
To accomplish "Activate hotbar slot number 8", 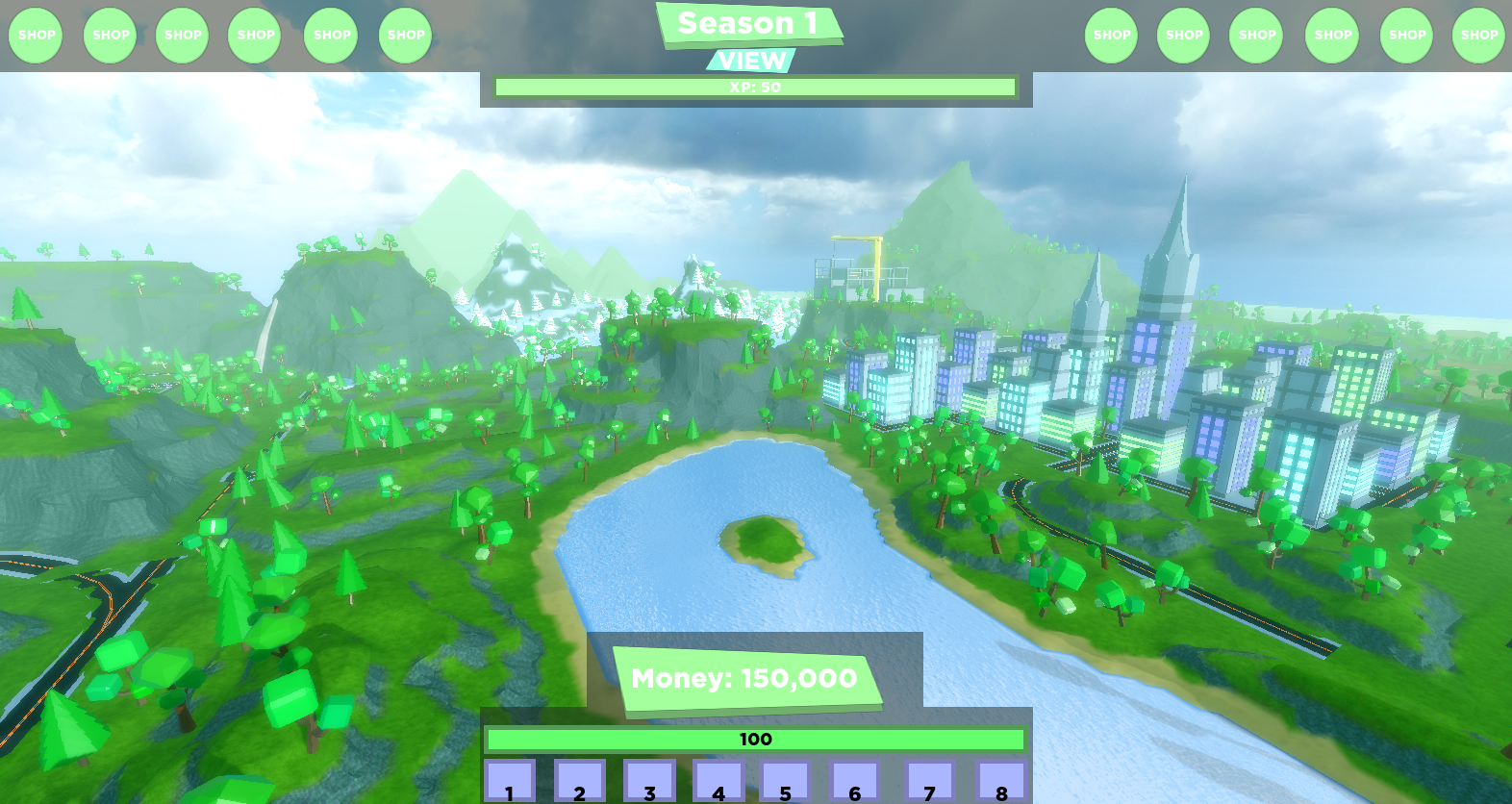I will [1001, 782].
